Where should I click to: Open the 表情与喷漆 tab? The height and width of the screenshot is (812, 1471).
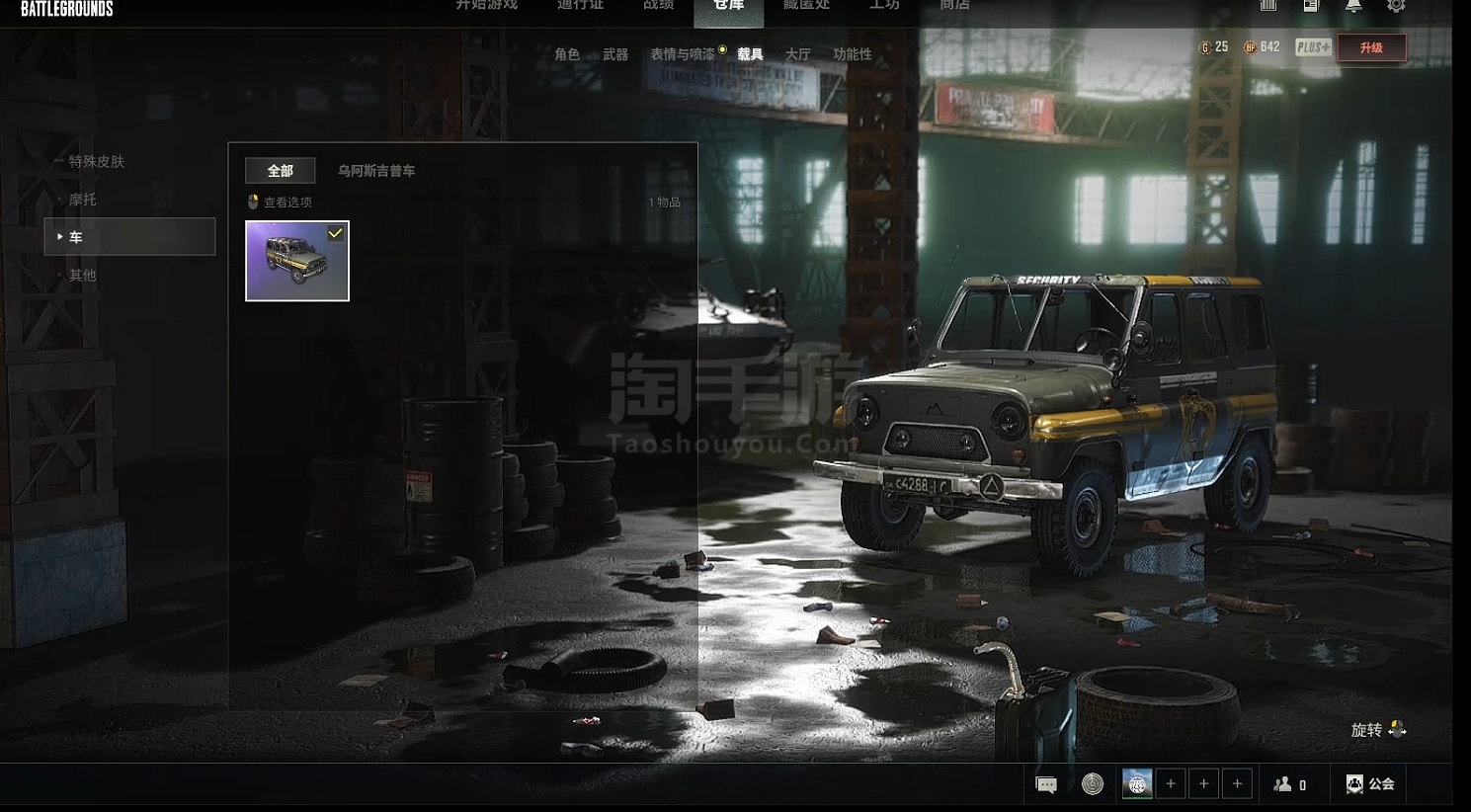click(682, 54)
